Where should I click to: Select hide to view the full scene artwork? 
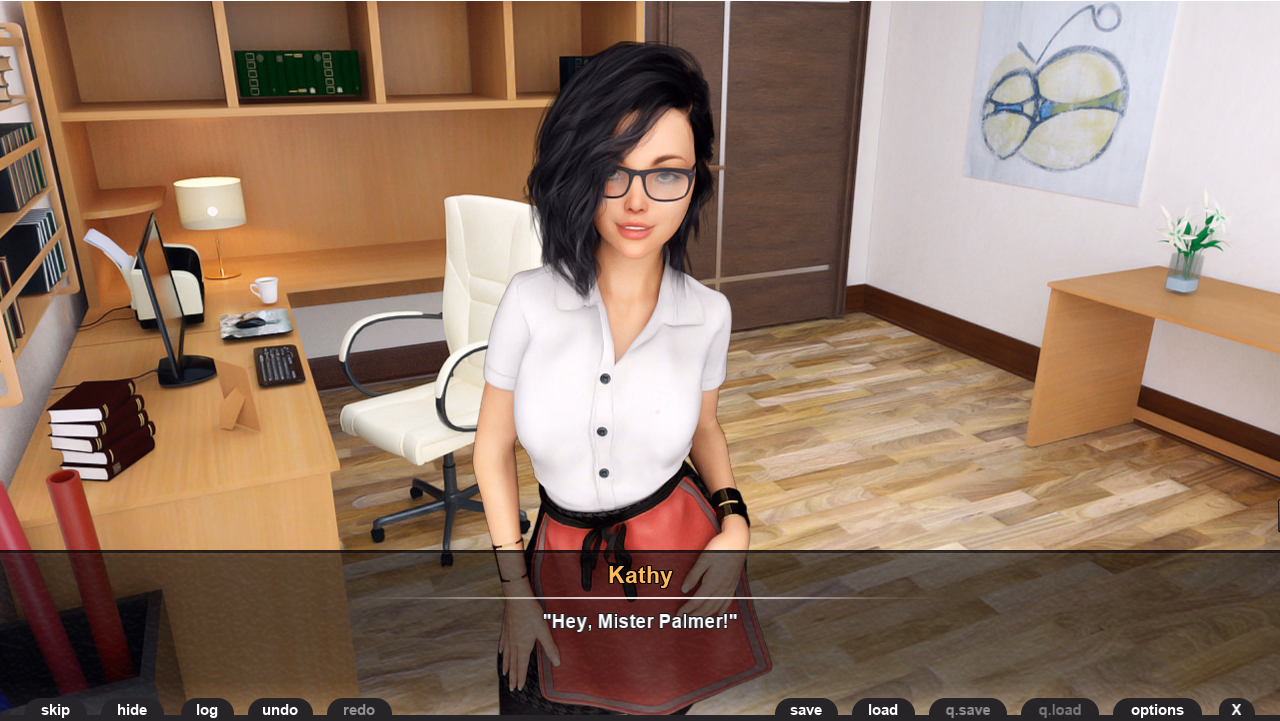click(x=132, y=710)
